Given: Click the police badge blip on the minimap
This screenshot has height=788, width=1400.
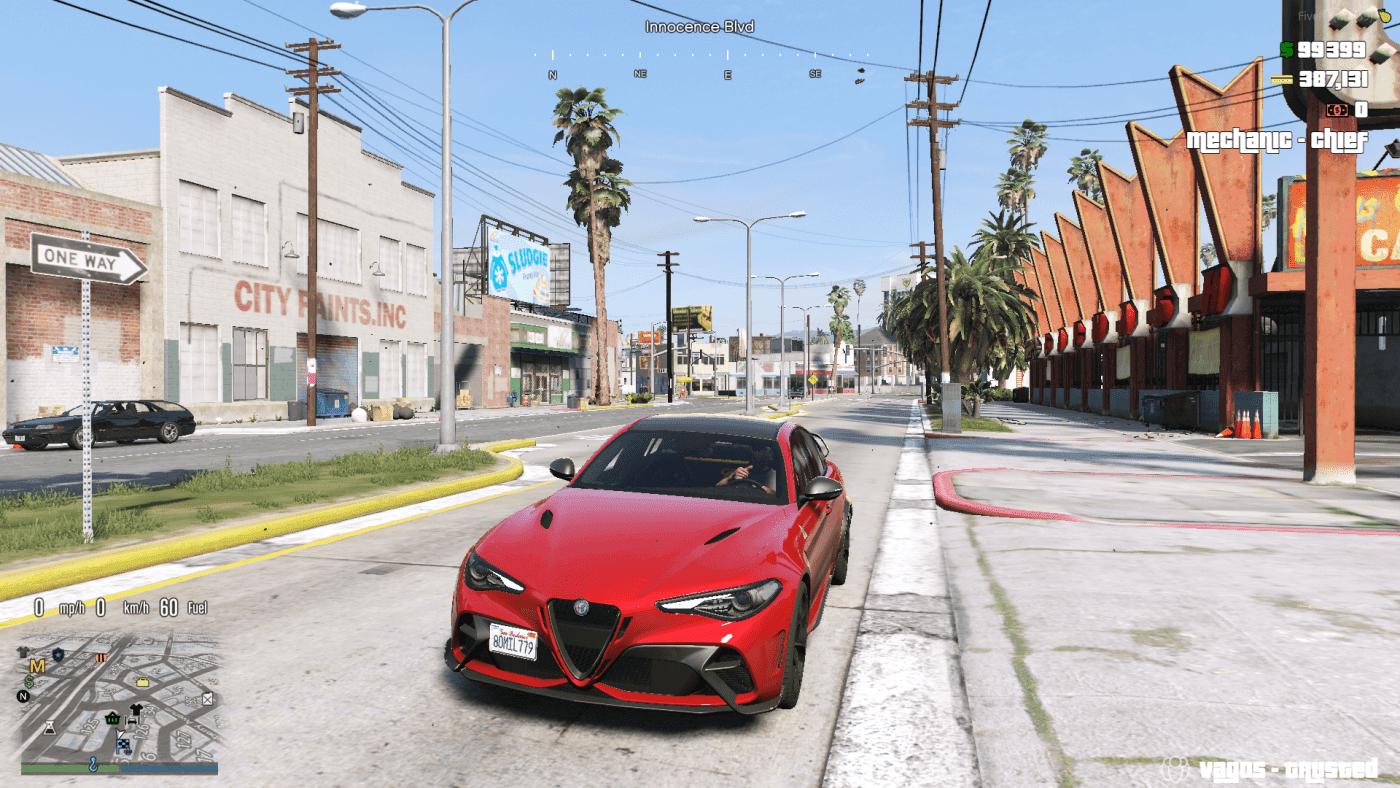Looking at the screenshot, I should 58,654.
